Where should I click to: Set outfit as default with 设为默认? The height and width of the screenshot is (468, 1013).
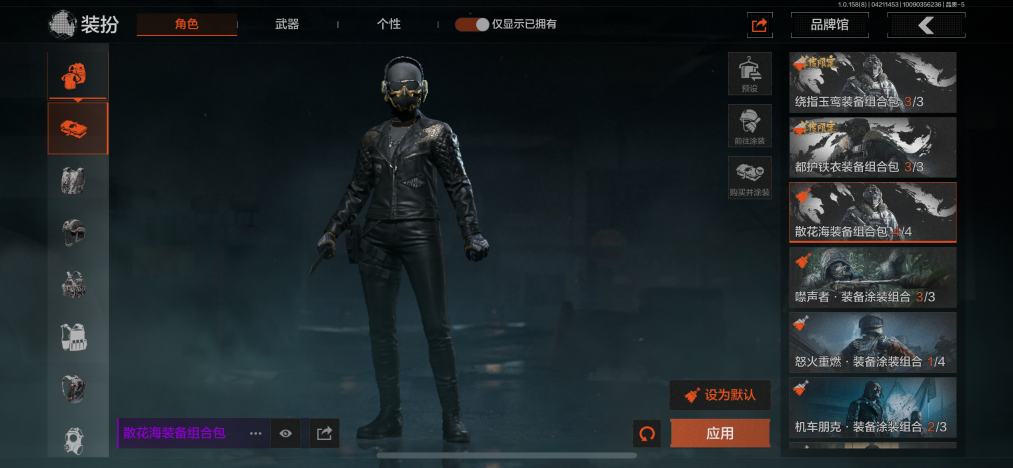[x=720, y=395]
